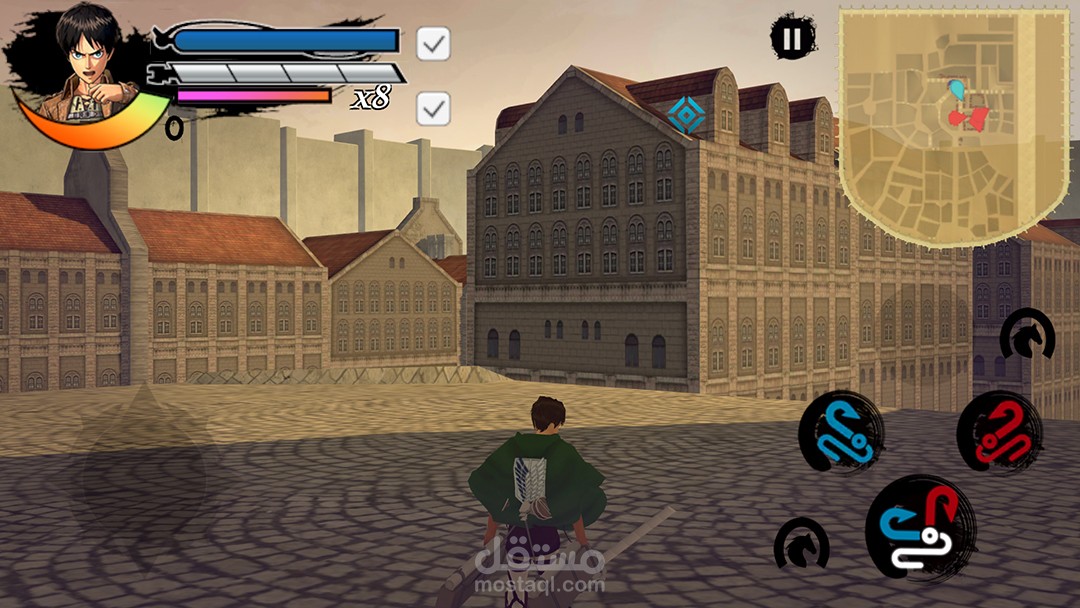Tap the horse icon beside the dual-hook button

[x=801, y=544]
